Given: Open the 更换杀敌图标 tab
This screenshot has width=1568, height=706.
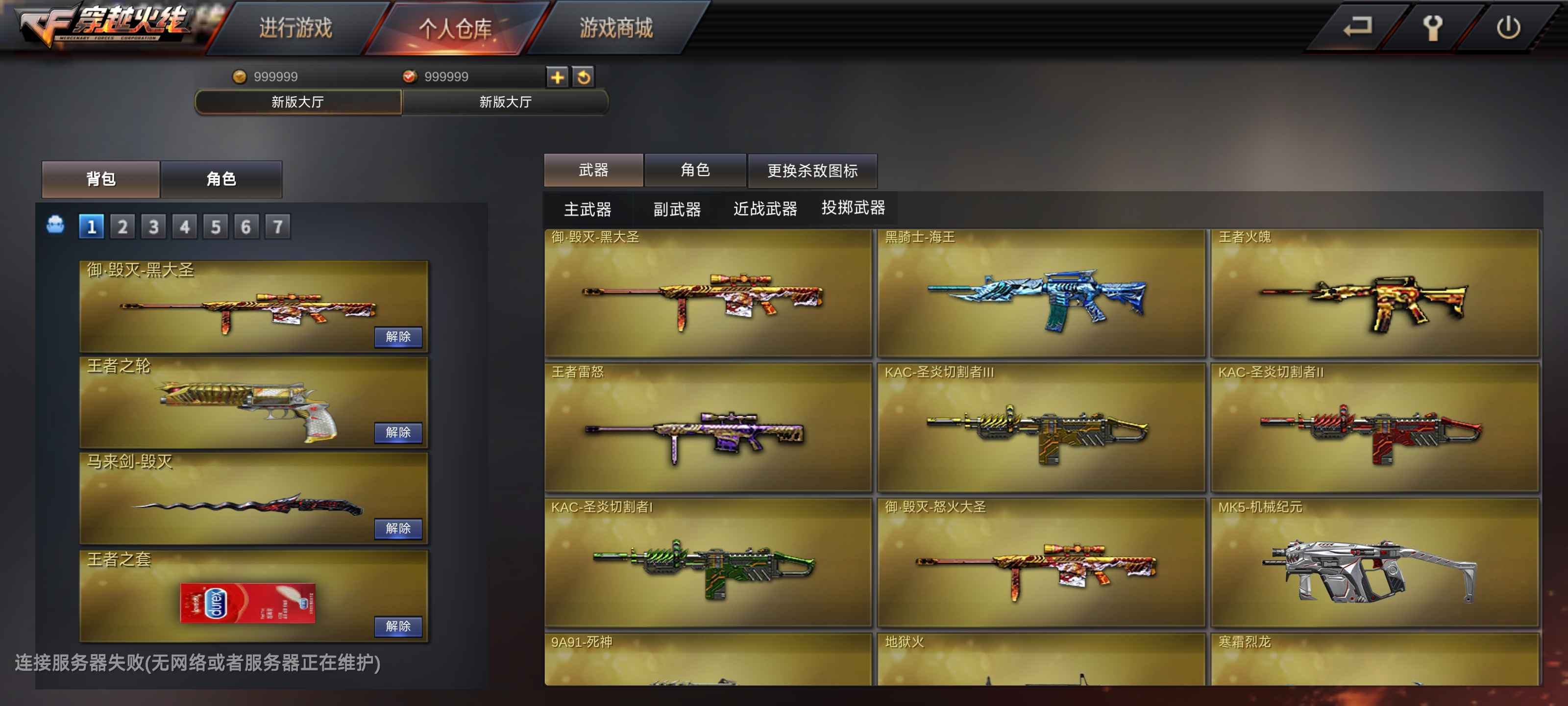Looking at the screenshot, I should (x=812, y=171).
